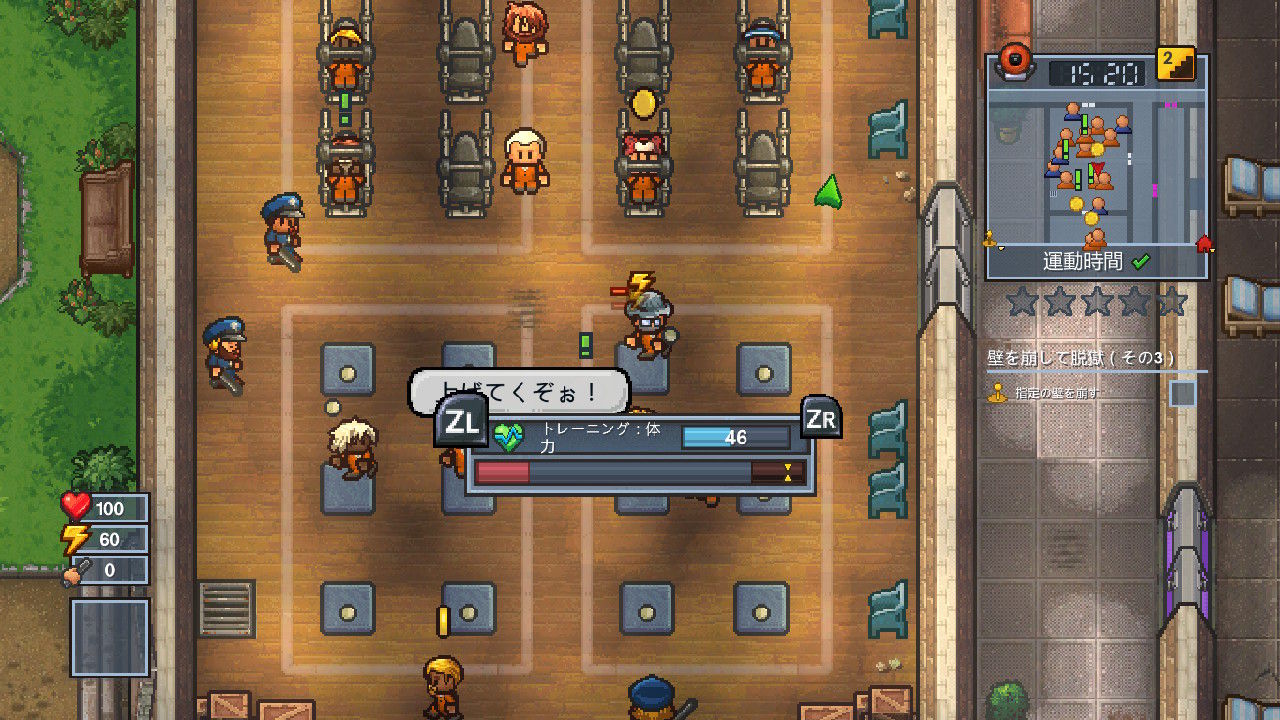Screen dimensions: 1280x720
Task: Click the red house marker on the minimap
Action: pyautogui.click(x=1205, y=244)
